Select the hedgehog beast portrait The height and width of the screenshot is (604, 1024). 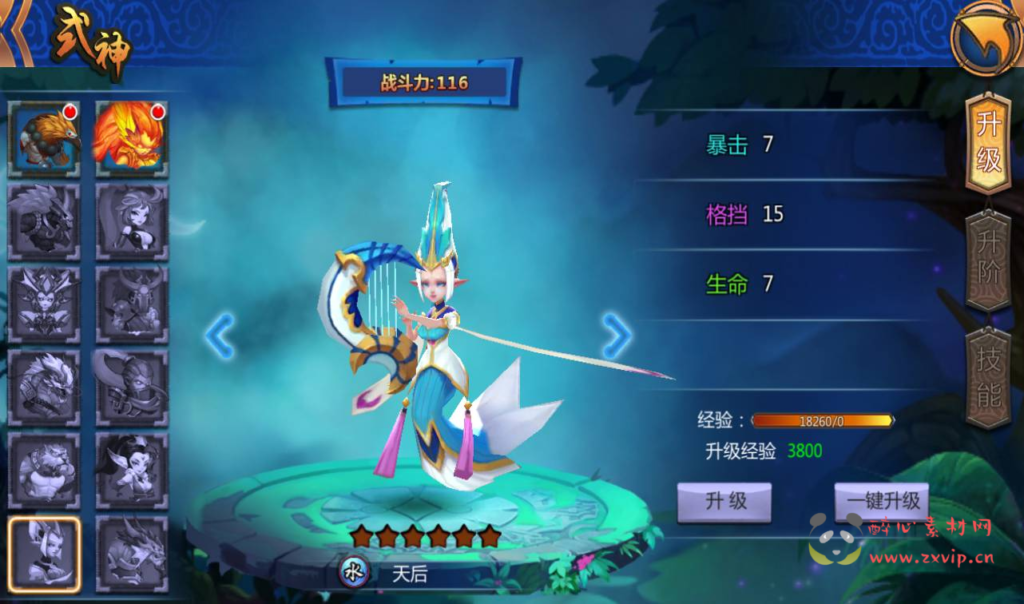coord(44,136)
